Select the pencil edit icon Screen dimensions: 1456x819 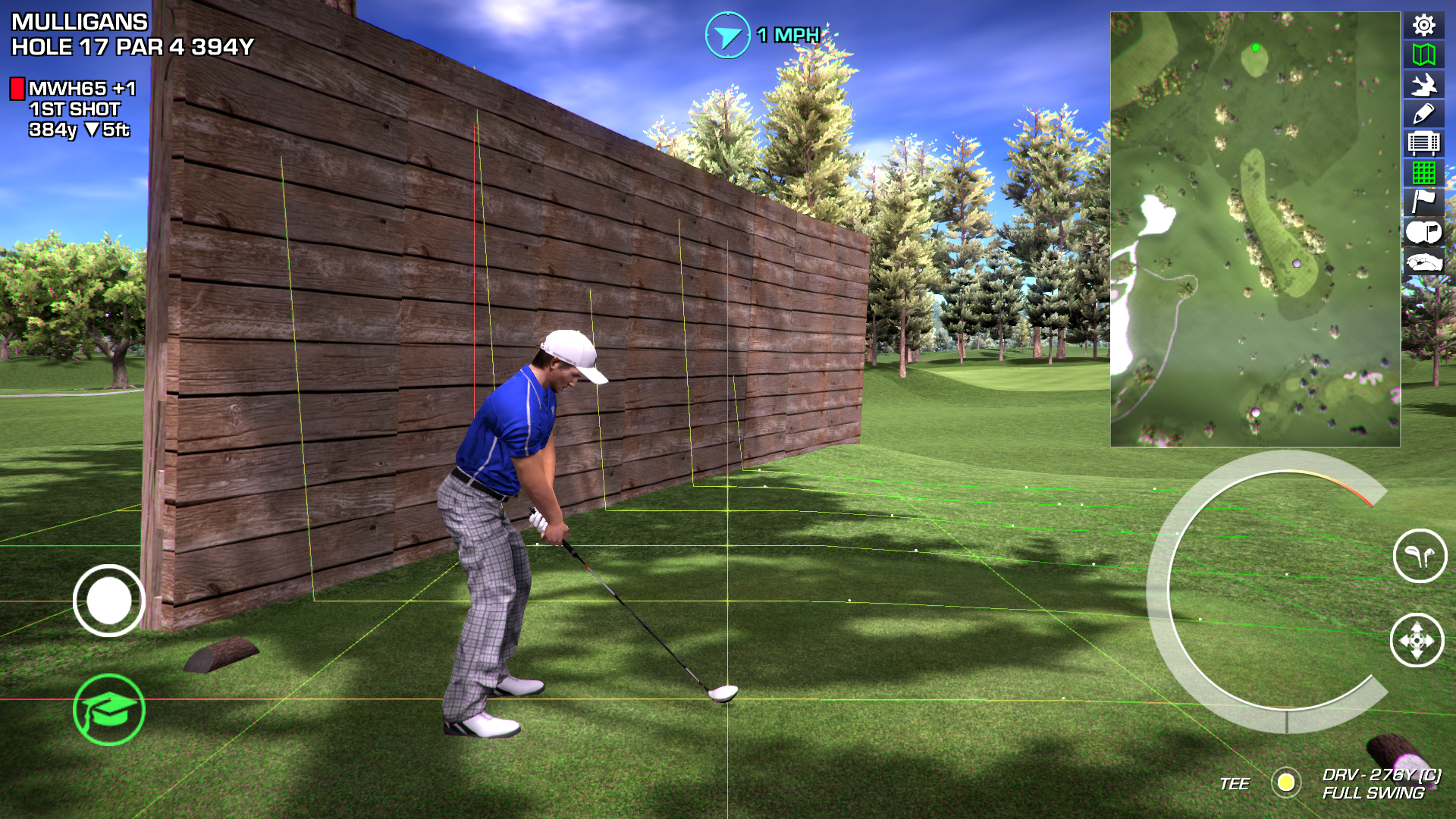1423,114
